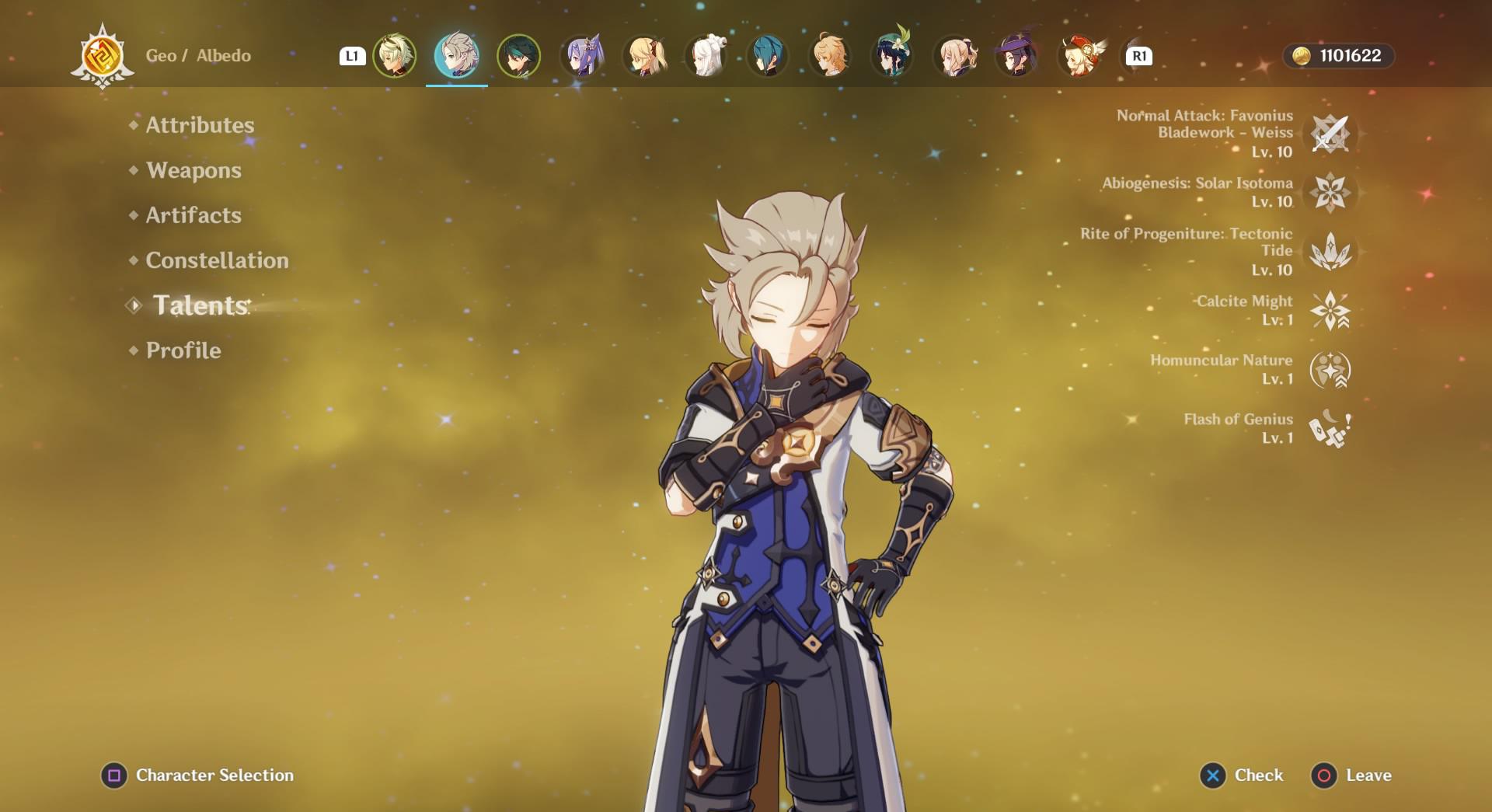Open the Attributes section
The image size is (1492, 812).
199,124
